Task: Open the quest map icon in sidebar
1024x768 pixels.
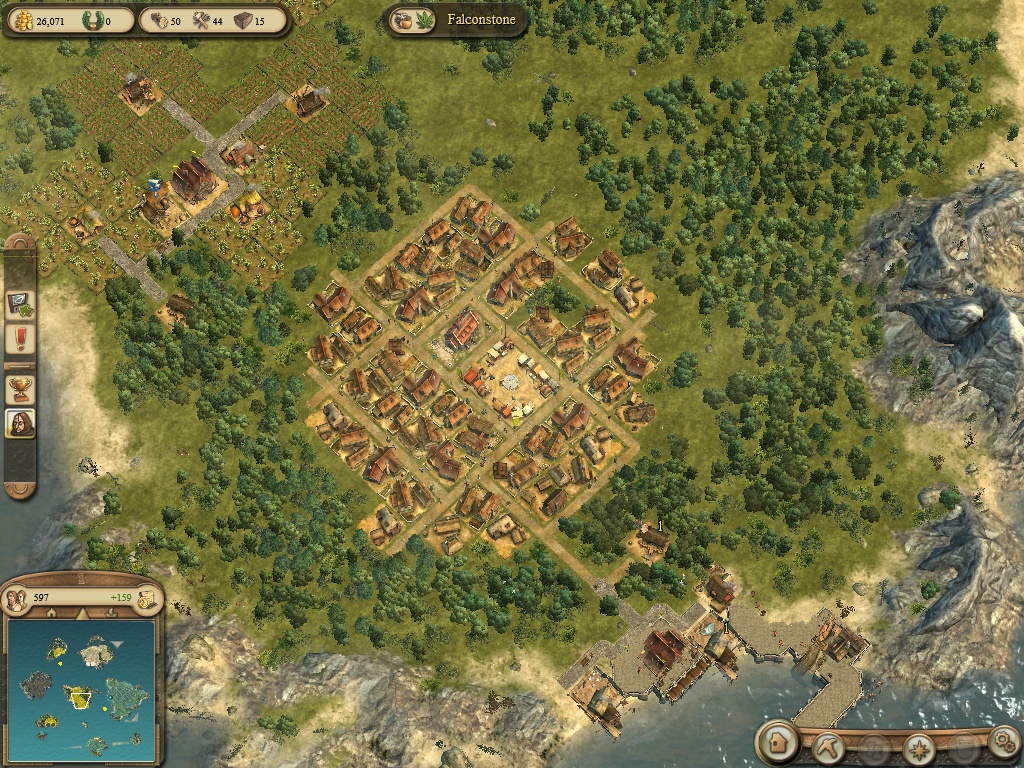Action: coord(20,301)
